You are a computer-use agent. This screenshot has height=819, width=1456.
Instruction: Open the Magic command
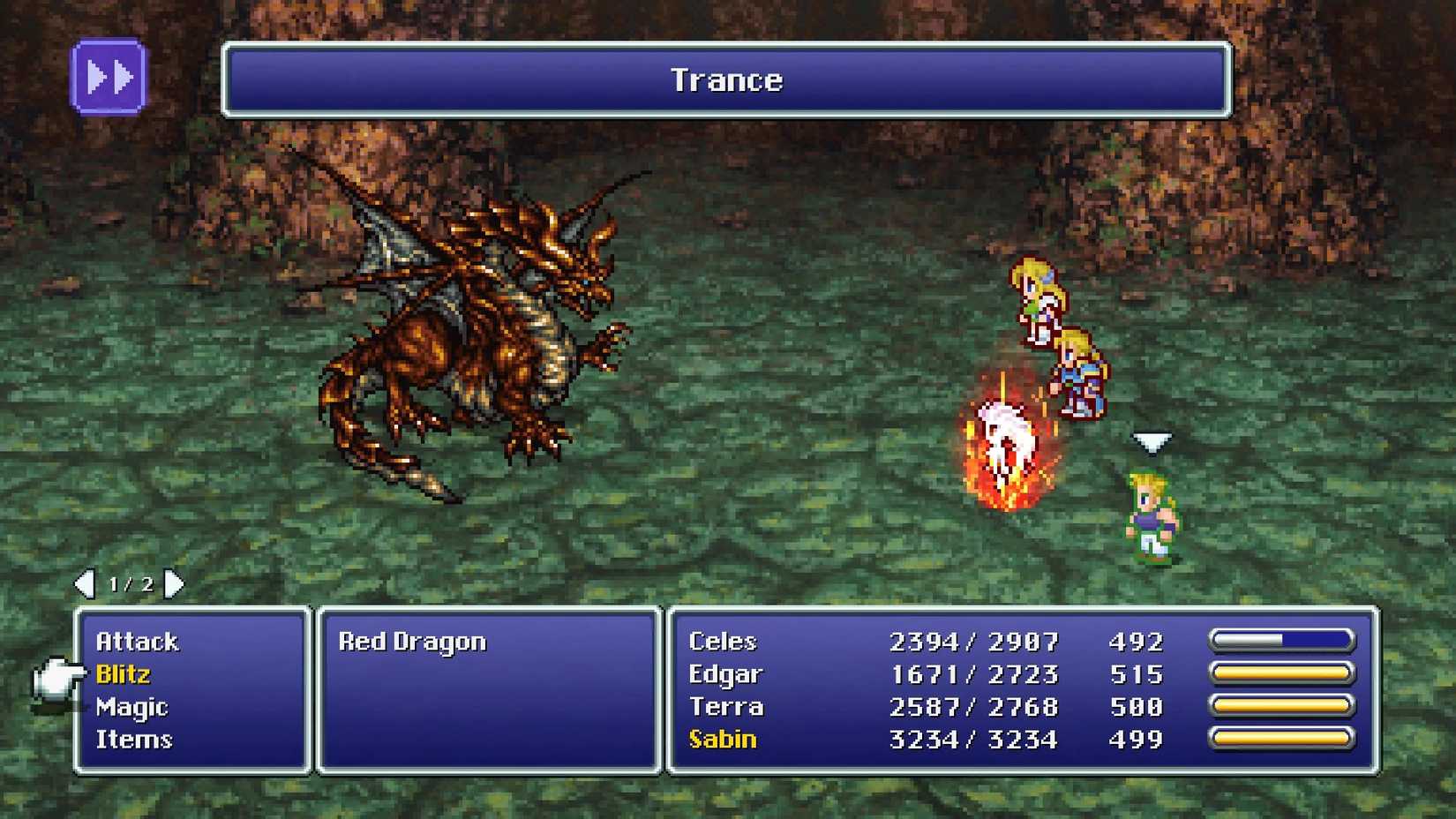click(x=134, y=707)
